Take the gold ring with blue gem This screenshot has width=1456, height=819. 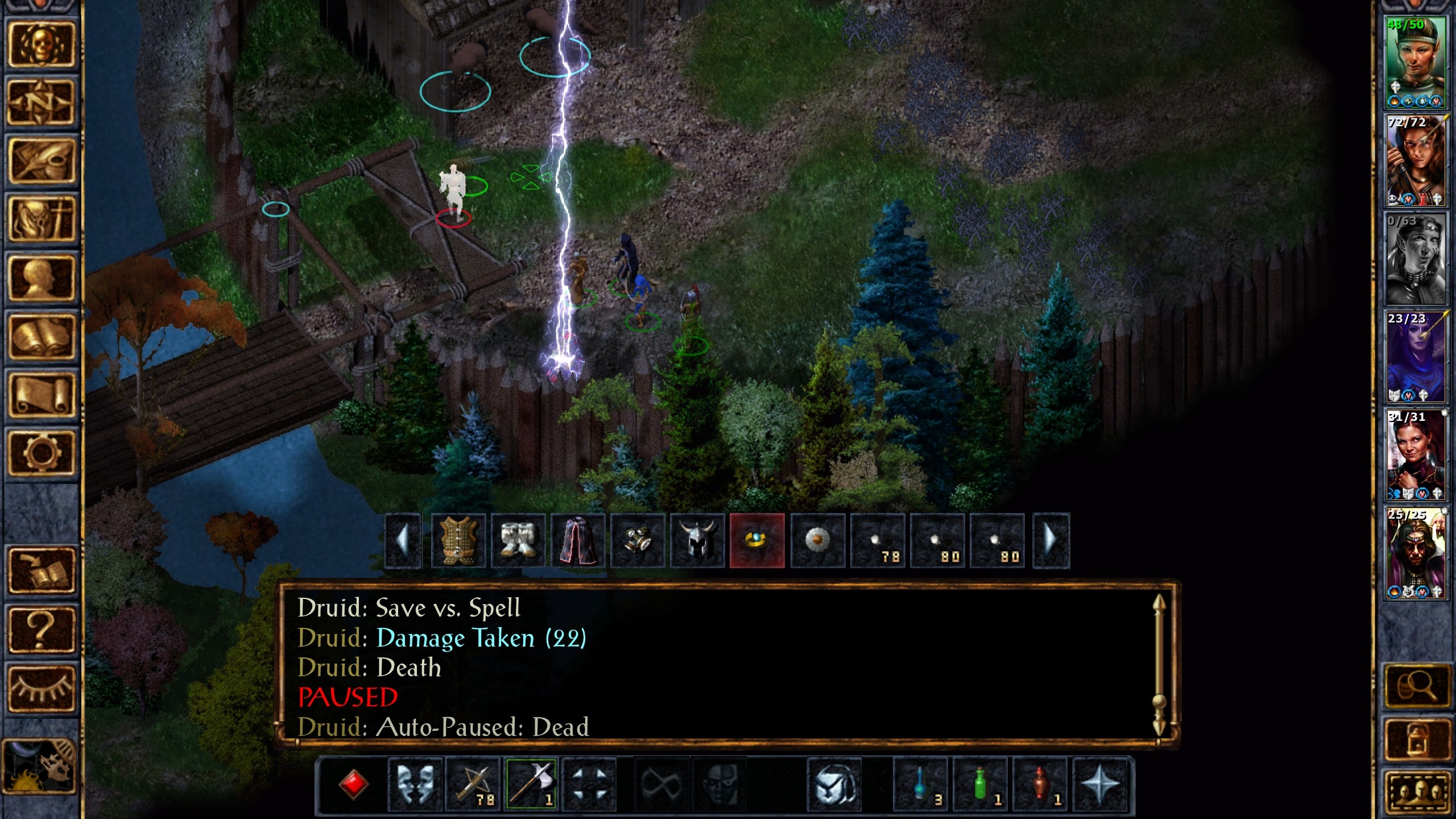coord(757,540)
